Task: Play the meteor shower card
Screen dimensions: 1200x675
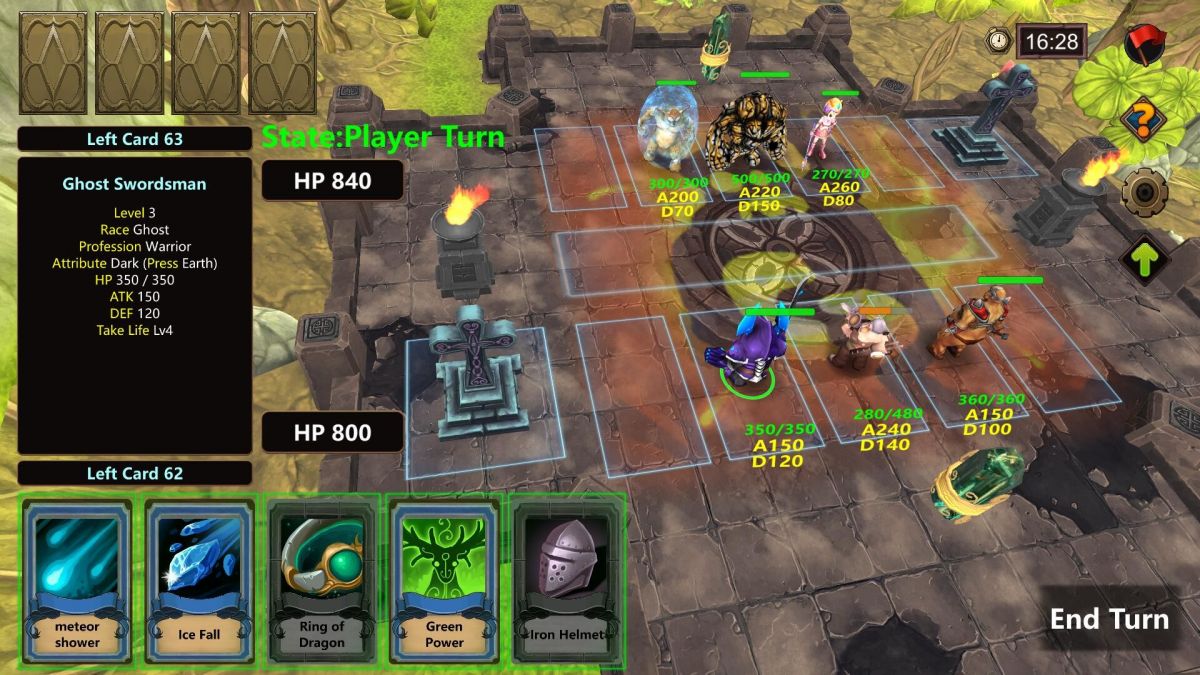Action: click(79, 579)
